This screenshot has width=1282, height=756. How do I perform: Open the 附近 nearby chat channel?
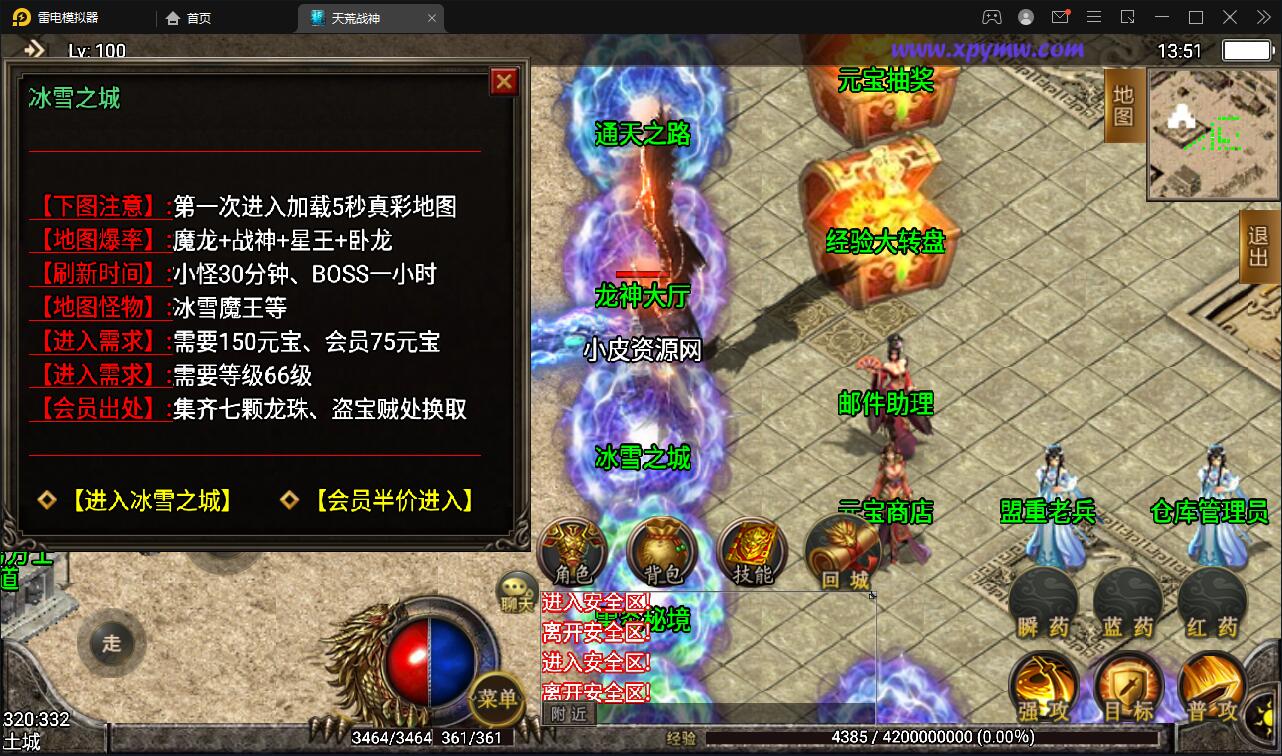point(569,715)
